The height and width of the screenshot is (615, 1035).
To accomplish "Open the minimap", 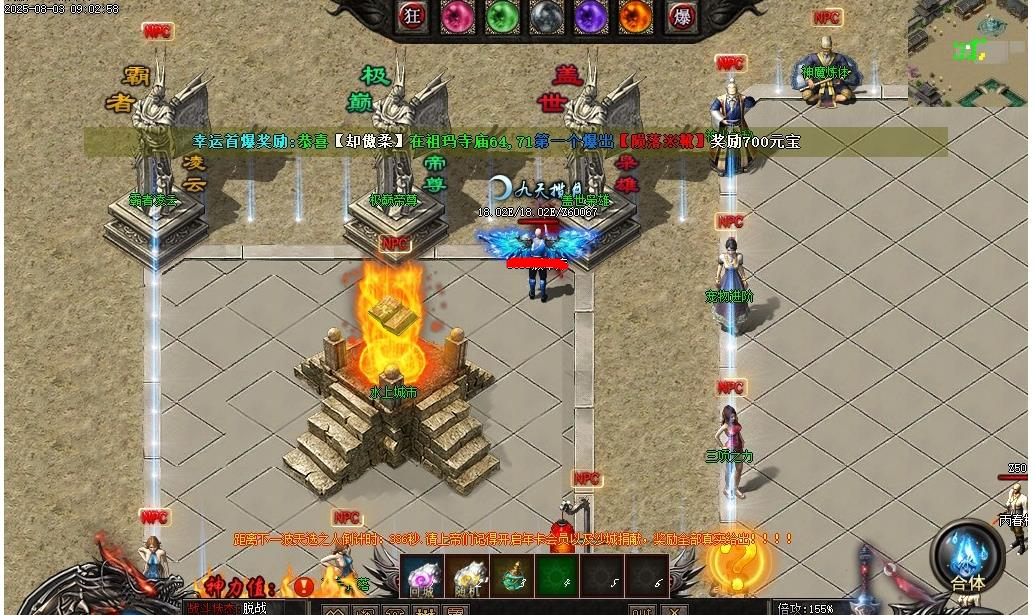I will (x=968, y=50).
